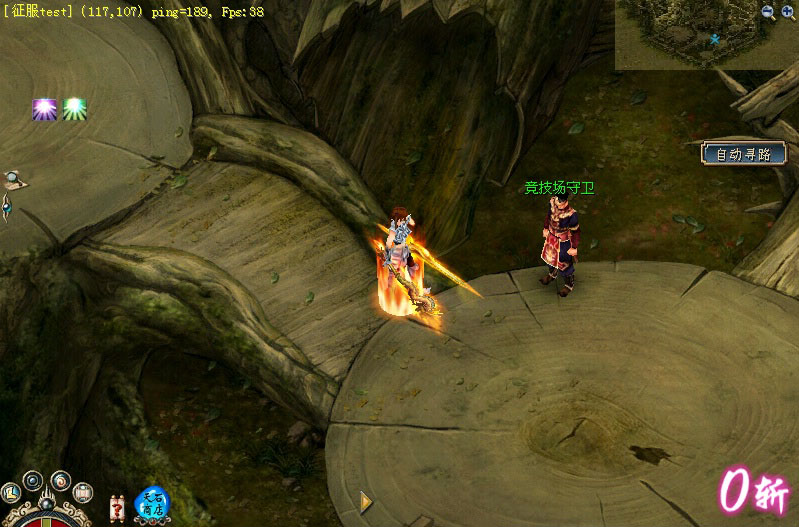
Task: Click the small gold arrow expander
Action: click(x=365, y=502)
